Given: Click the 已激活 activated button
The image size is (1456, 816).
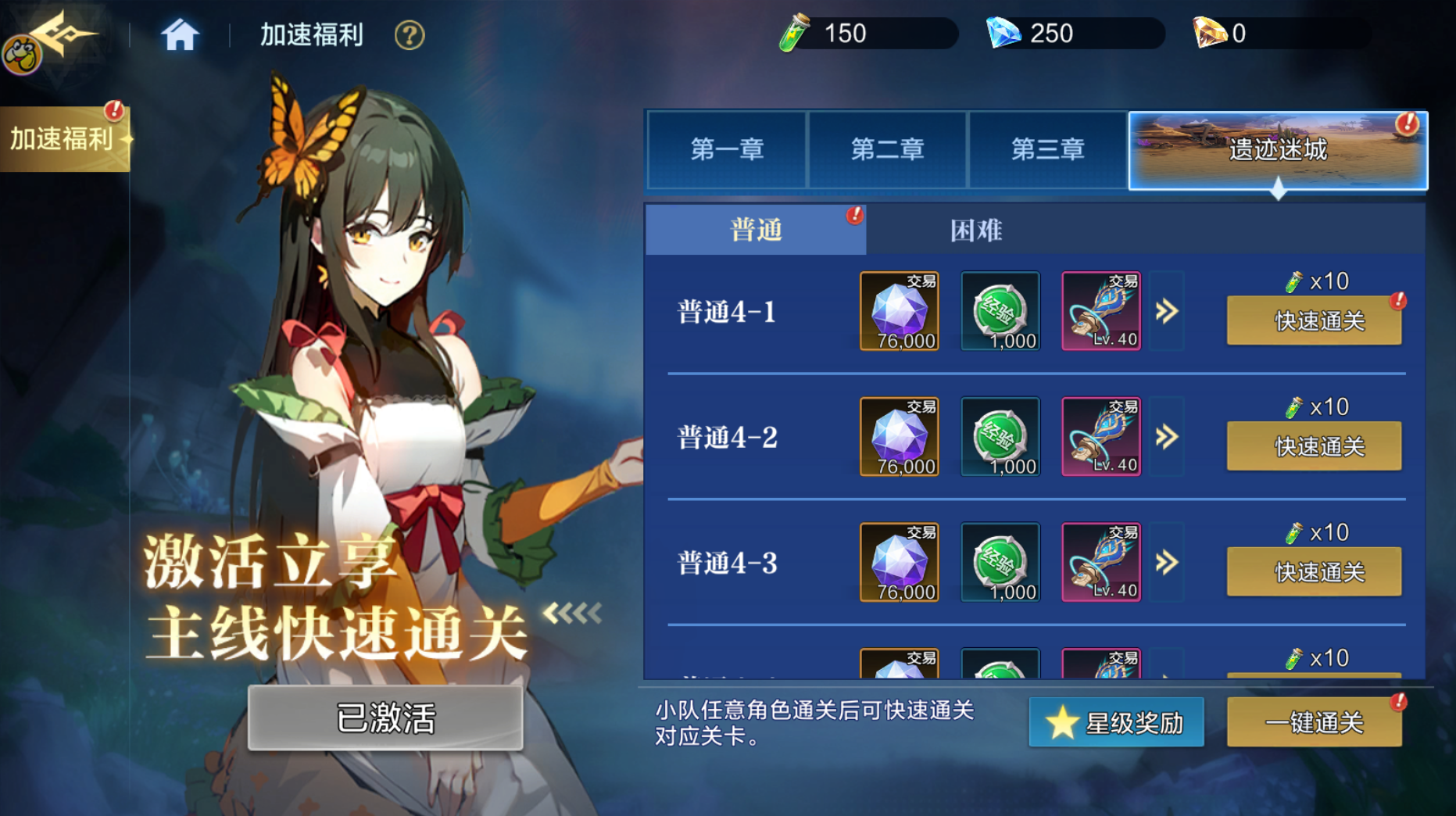Looking at the screenshot, I should 385,718.
